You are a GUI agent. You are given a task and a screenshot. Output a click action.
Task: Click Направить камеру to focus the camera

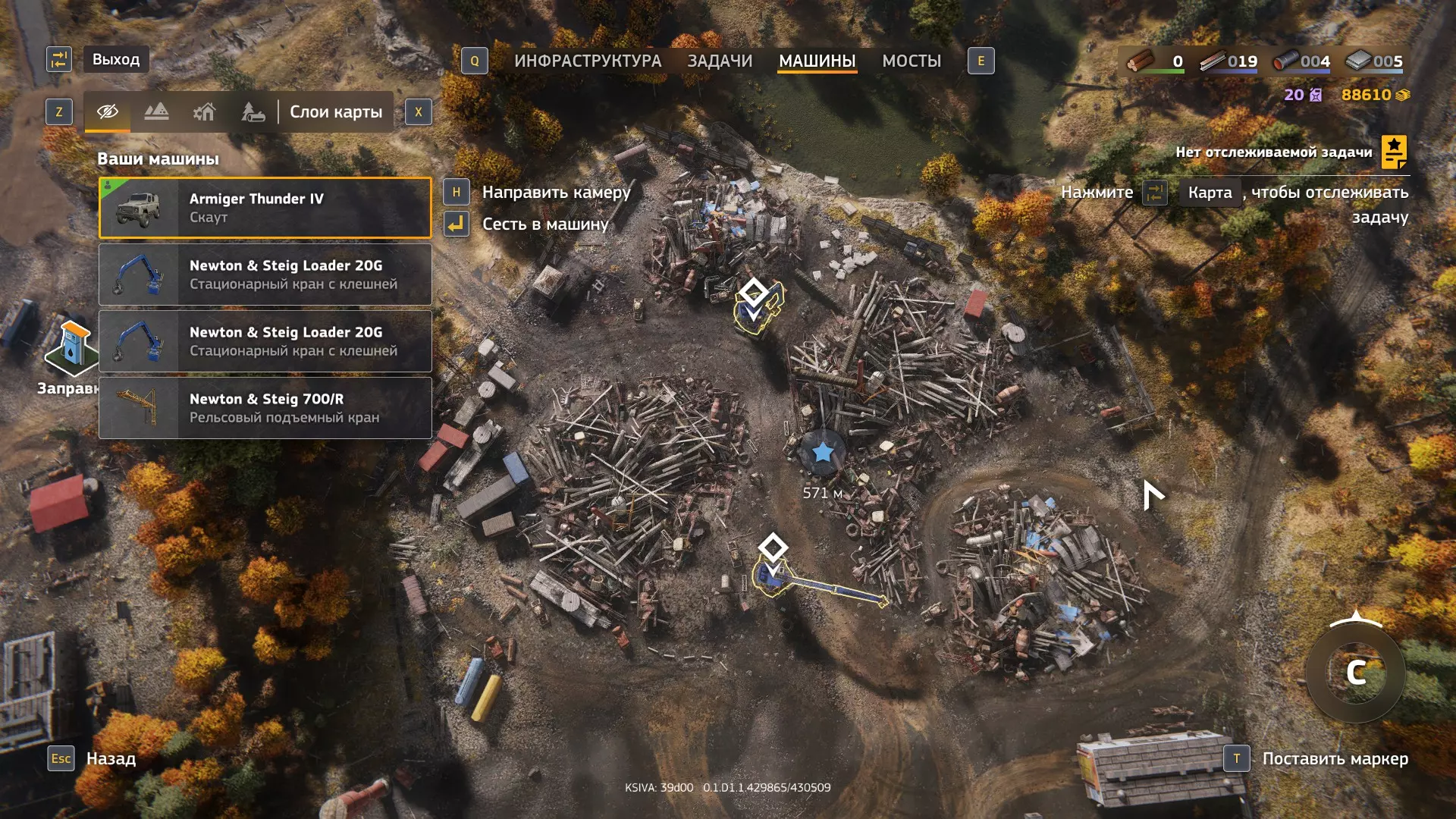[556, 193]
